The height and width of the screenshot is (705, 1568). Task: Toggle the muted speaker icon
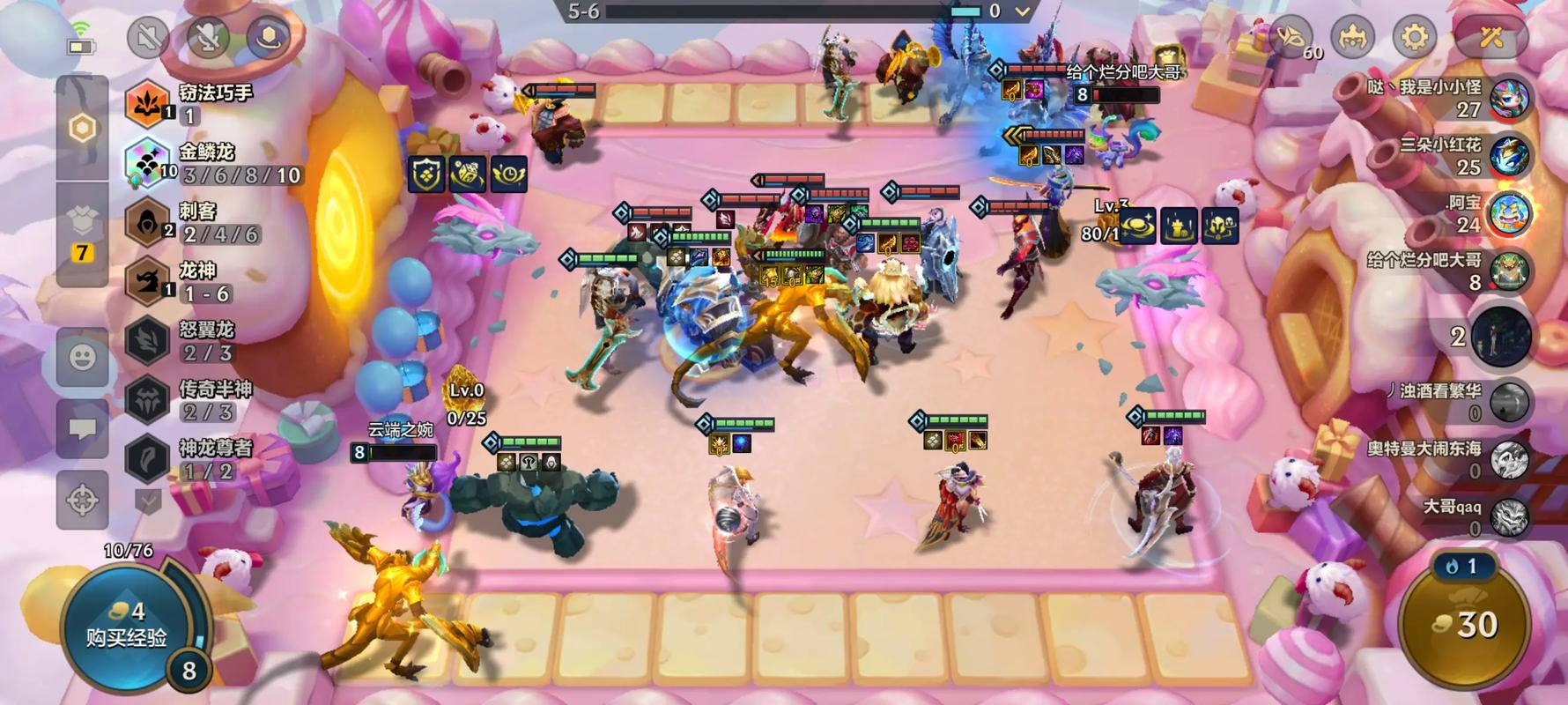(148, 37)
